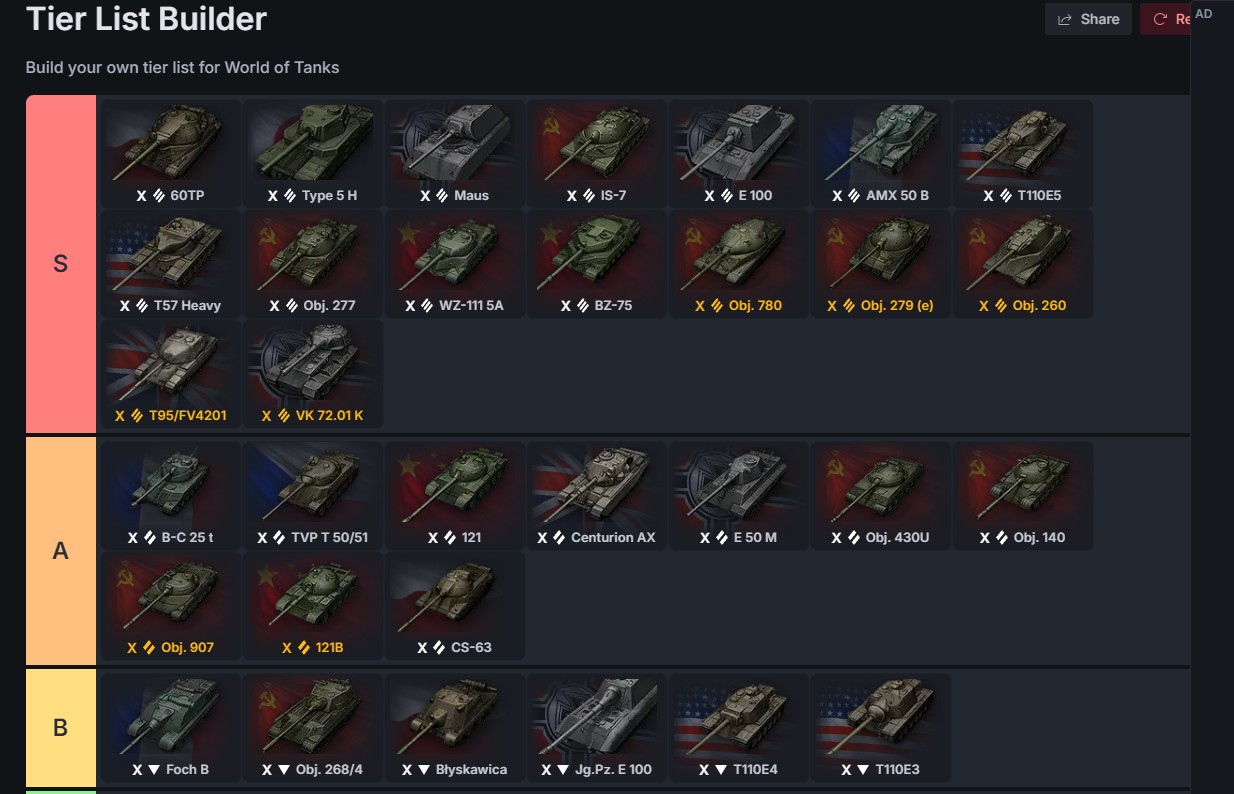Click the T110E5 tank tile

pos(1023,152)
